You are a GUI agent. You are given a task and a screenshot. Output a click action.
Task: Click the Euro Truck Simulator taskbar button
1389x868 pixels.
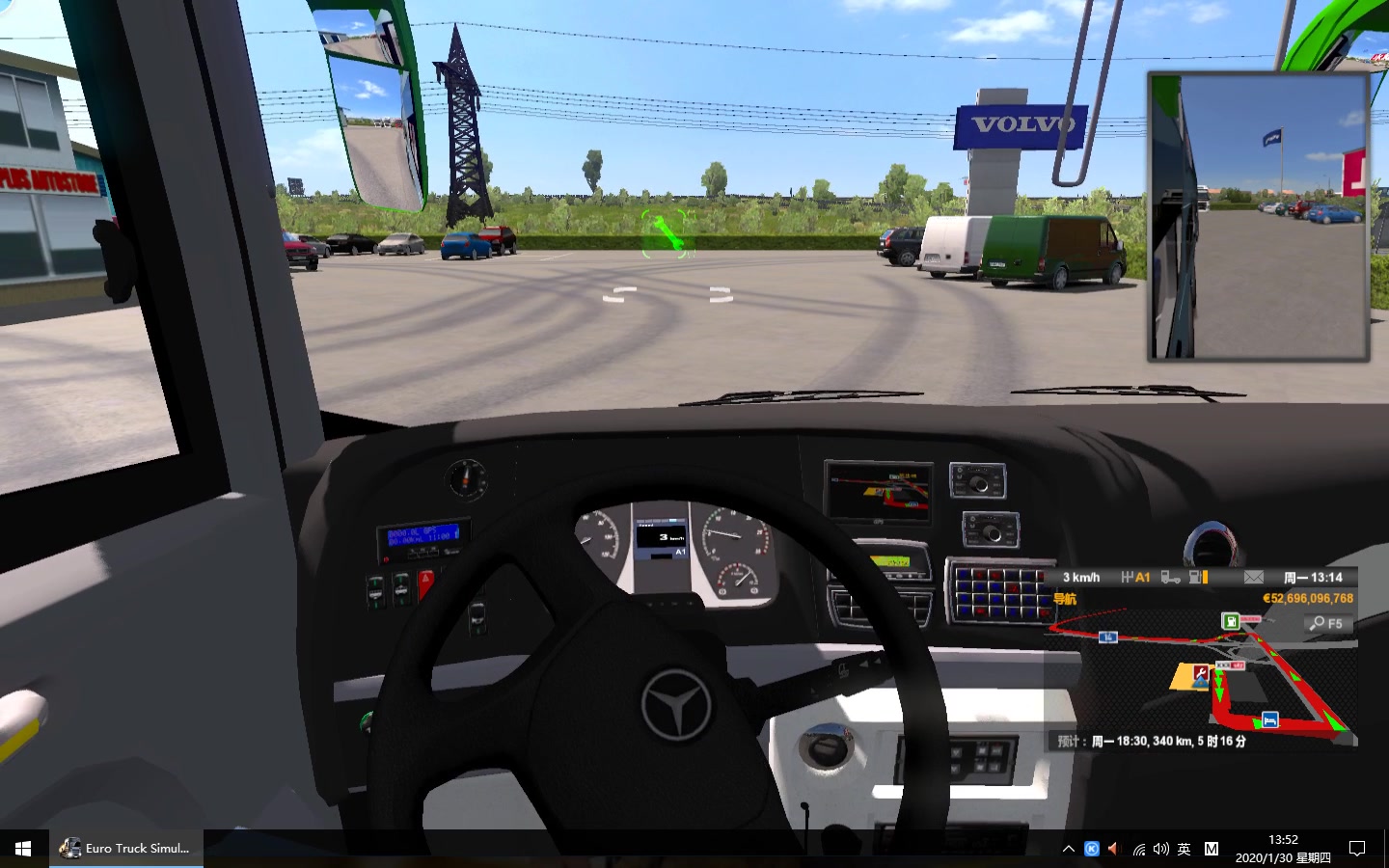[125, 849]
